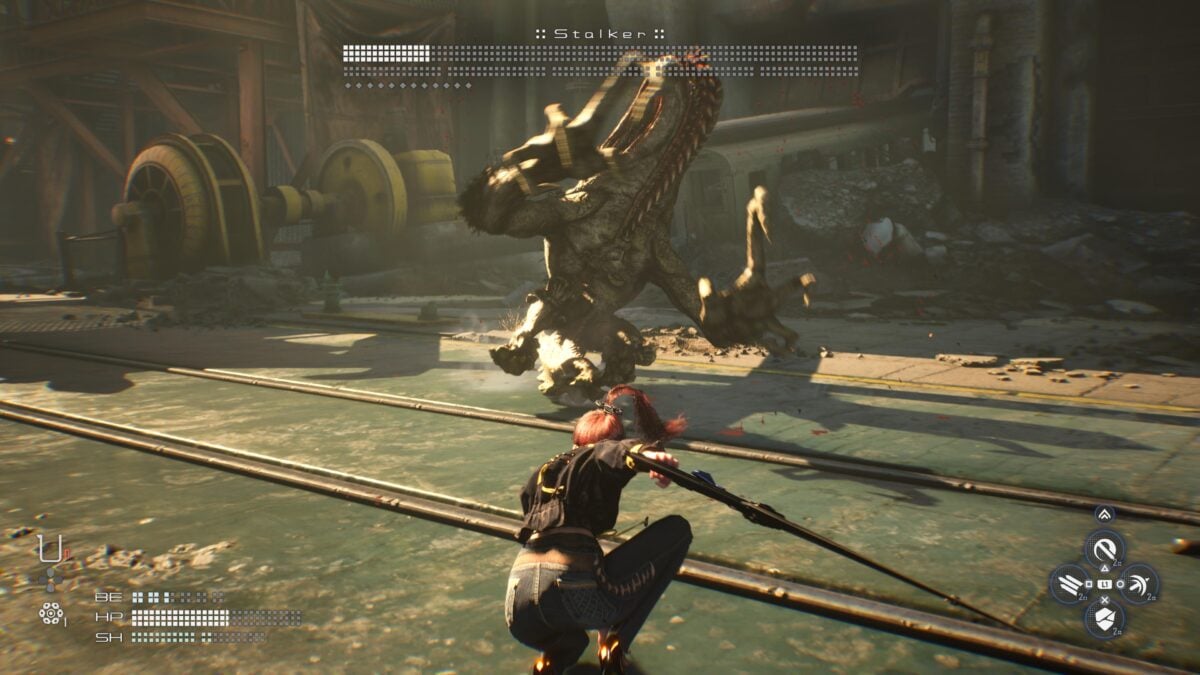This screenshot has height=675, width=1200.
Task: Activate the crescent slash skill icon
Action: coord(1140,584)
